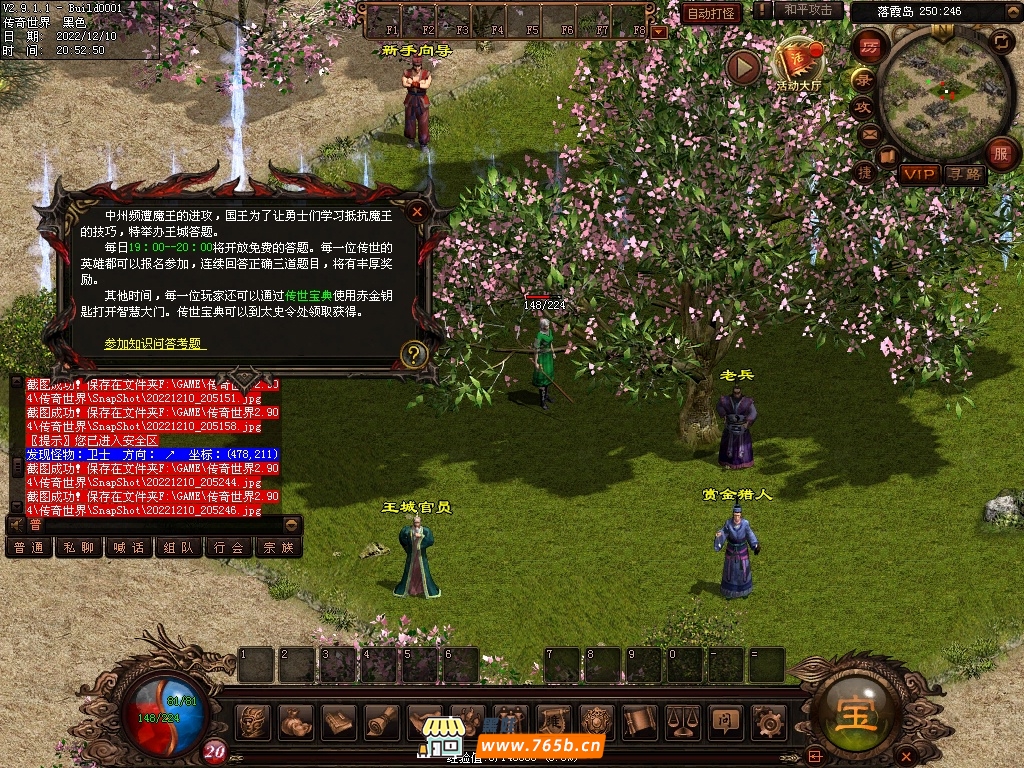Open the 宝 treasure orb button
The image size is (1024, 768).
click(857, 716)
